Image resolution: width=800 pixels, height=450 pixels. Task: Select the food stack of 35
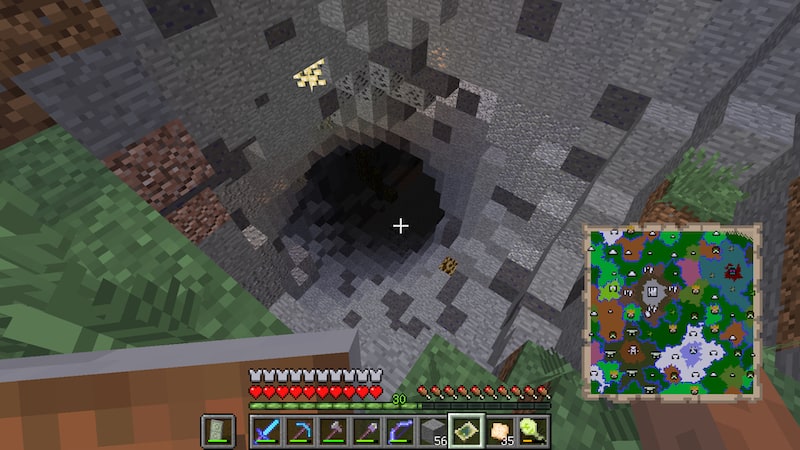[x=500, y=432]
